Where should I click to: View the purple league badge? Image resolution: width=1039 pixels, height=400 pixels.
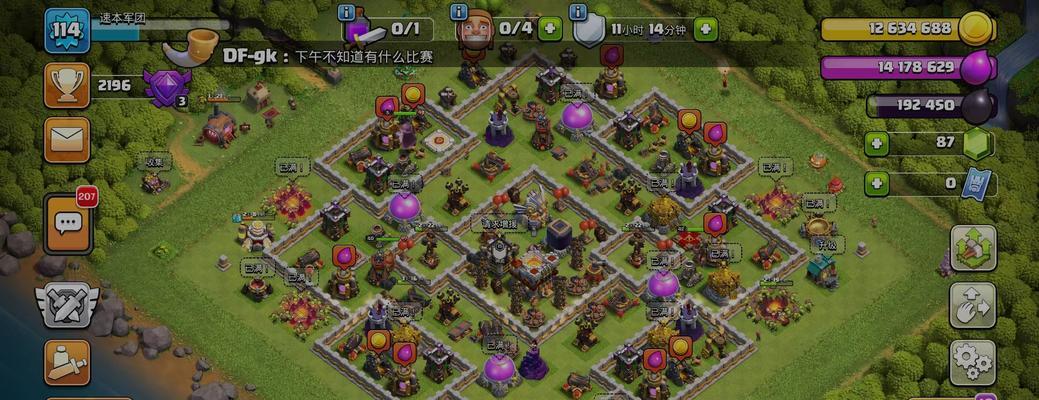(163, 88)
